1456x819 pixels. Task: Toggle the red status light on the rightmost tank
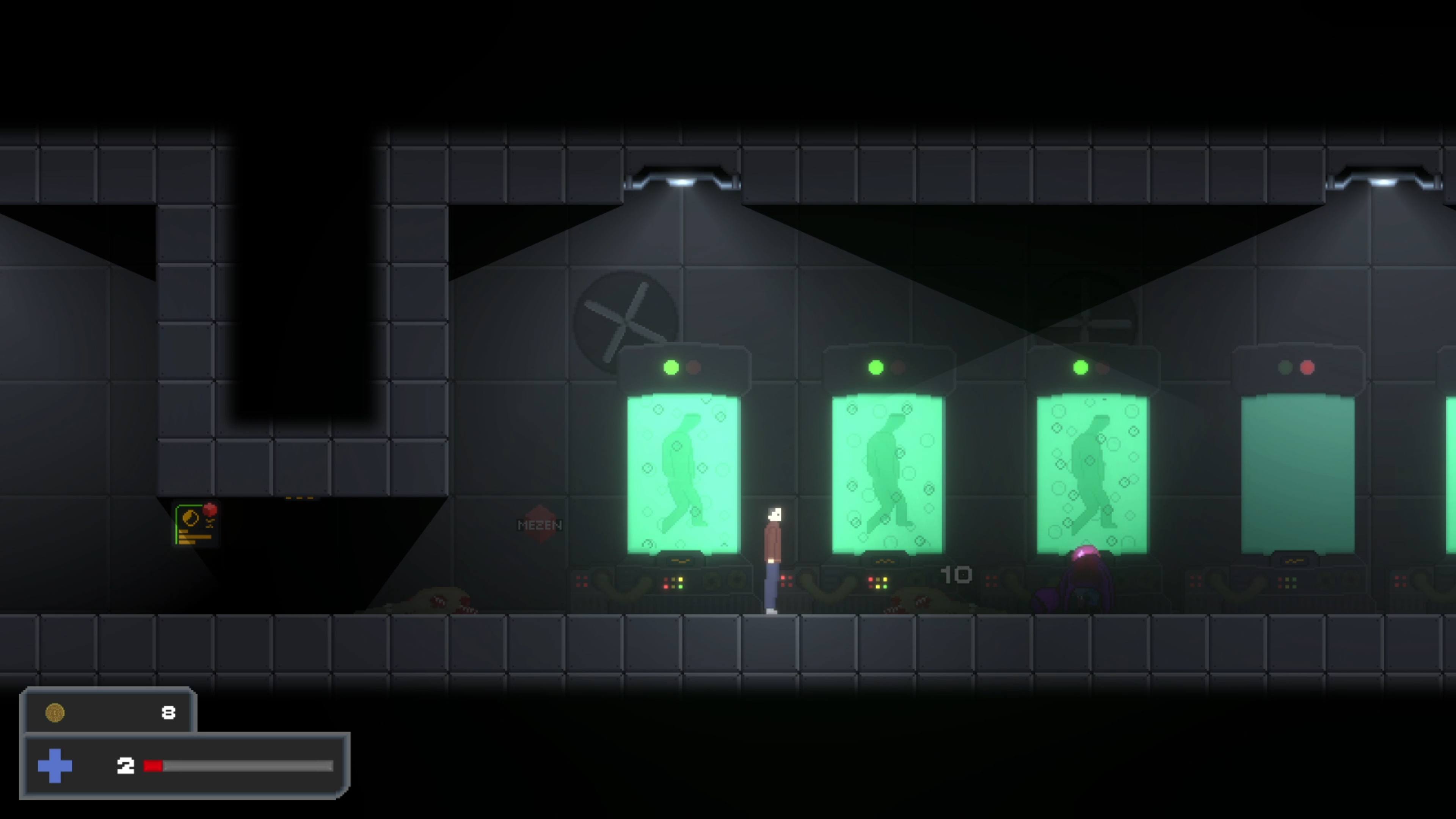coord(1306,368)
